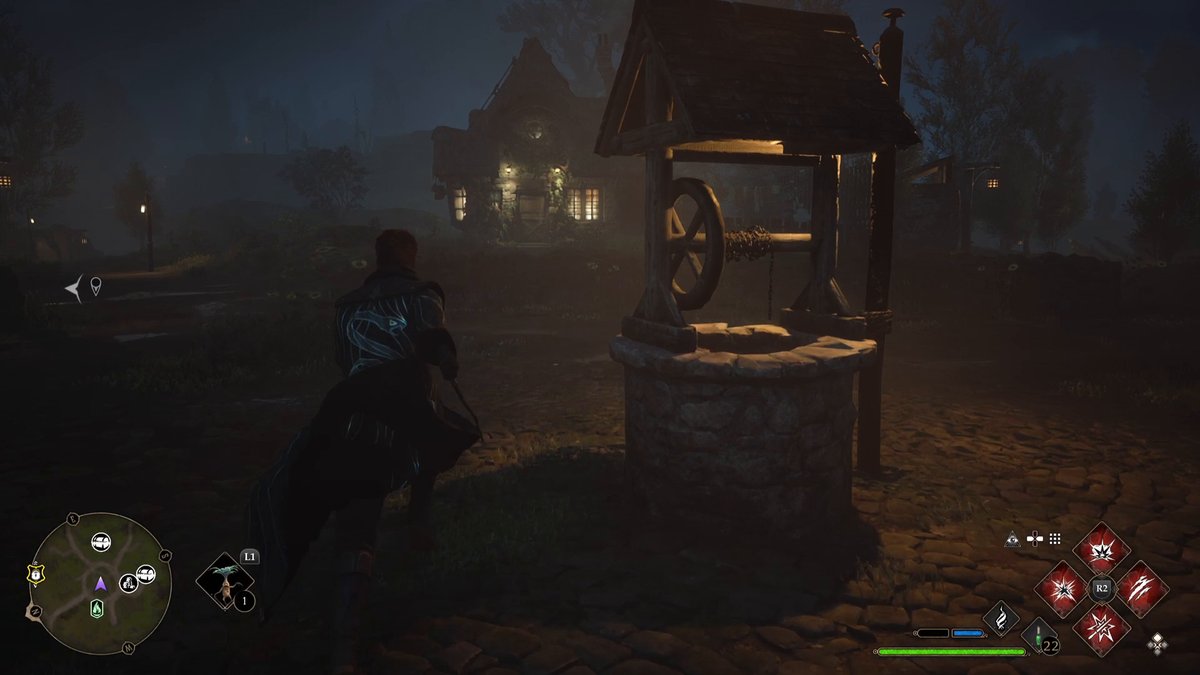This screenshot has height=675, width=1200.
Task: Select the Mandrake item slot
Action: click(x=225, y=583)
